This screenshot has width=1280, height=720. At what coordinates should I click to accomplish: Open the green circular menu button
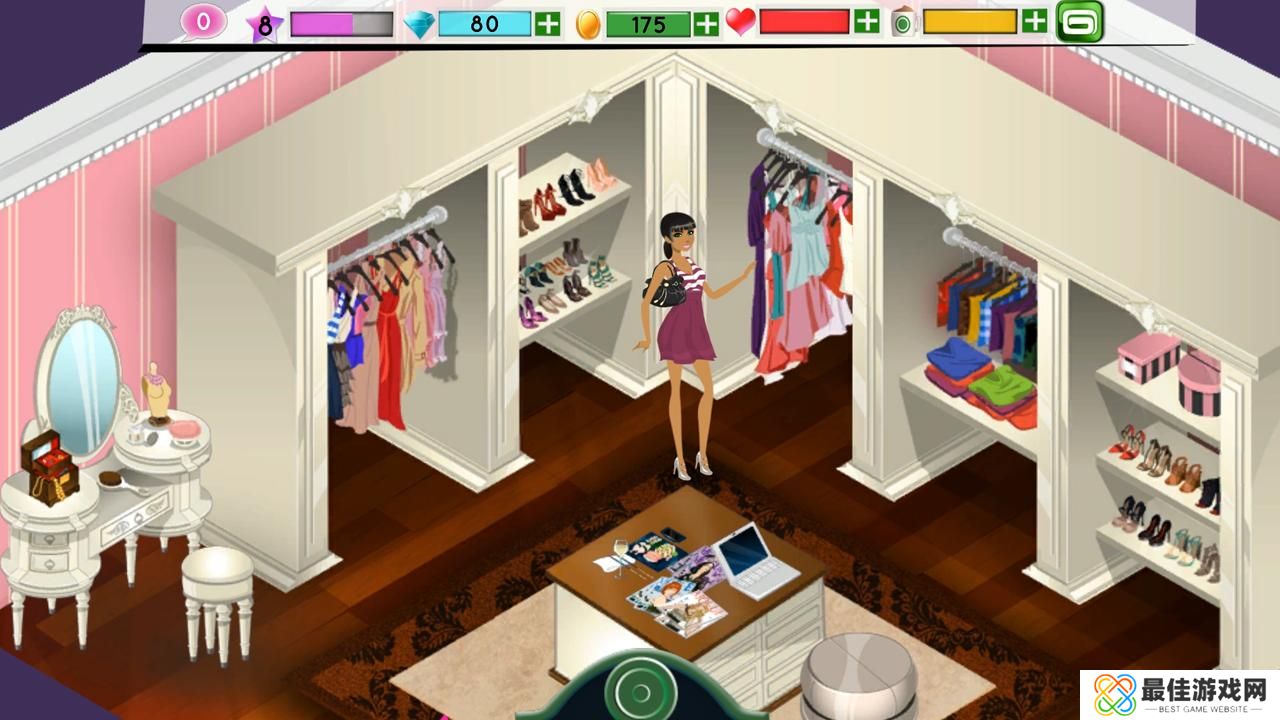point(638,690)
